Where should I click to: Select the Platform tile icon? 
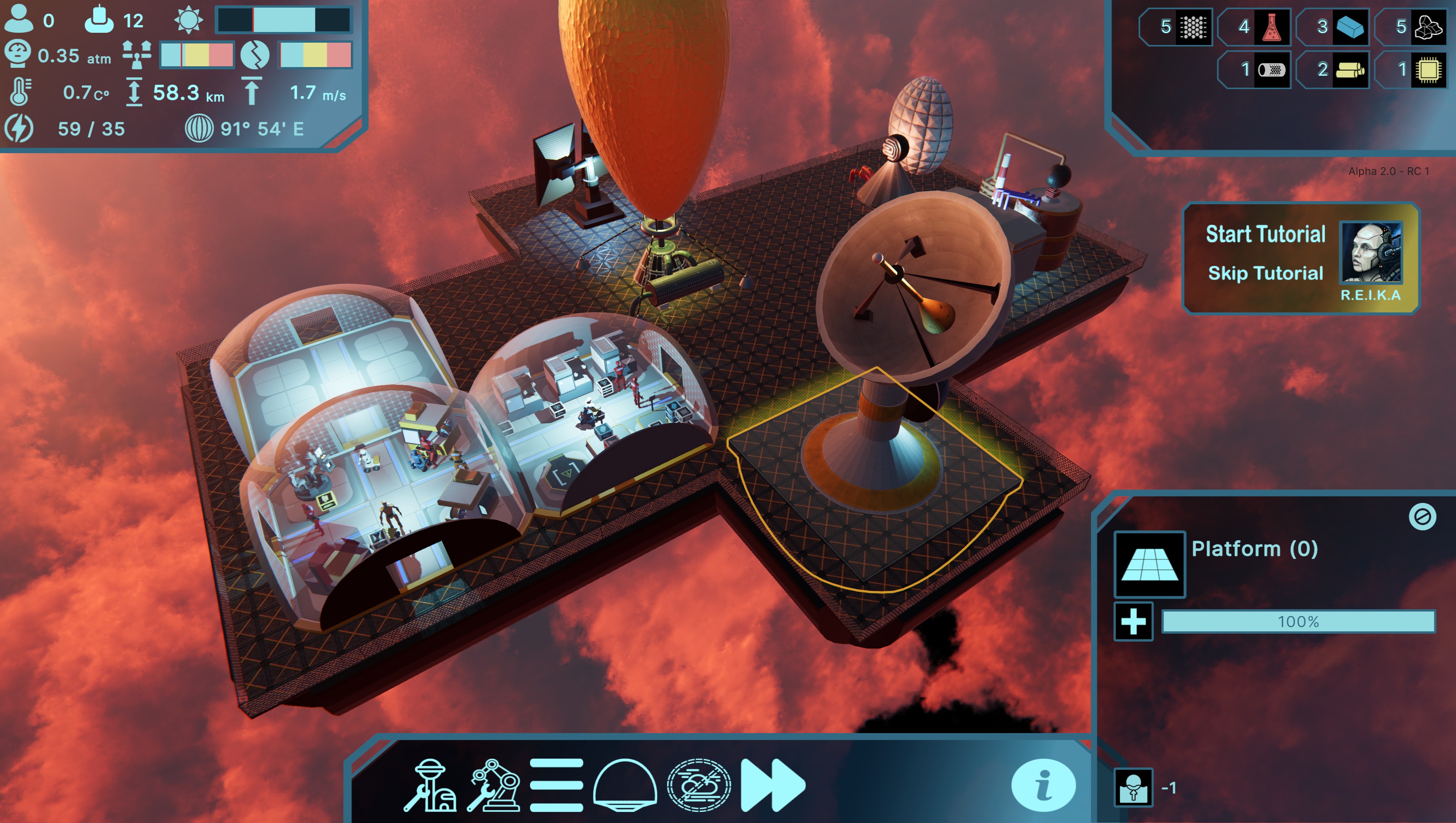[1149, 564]
